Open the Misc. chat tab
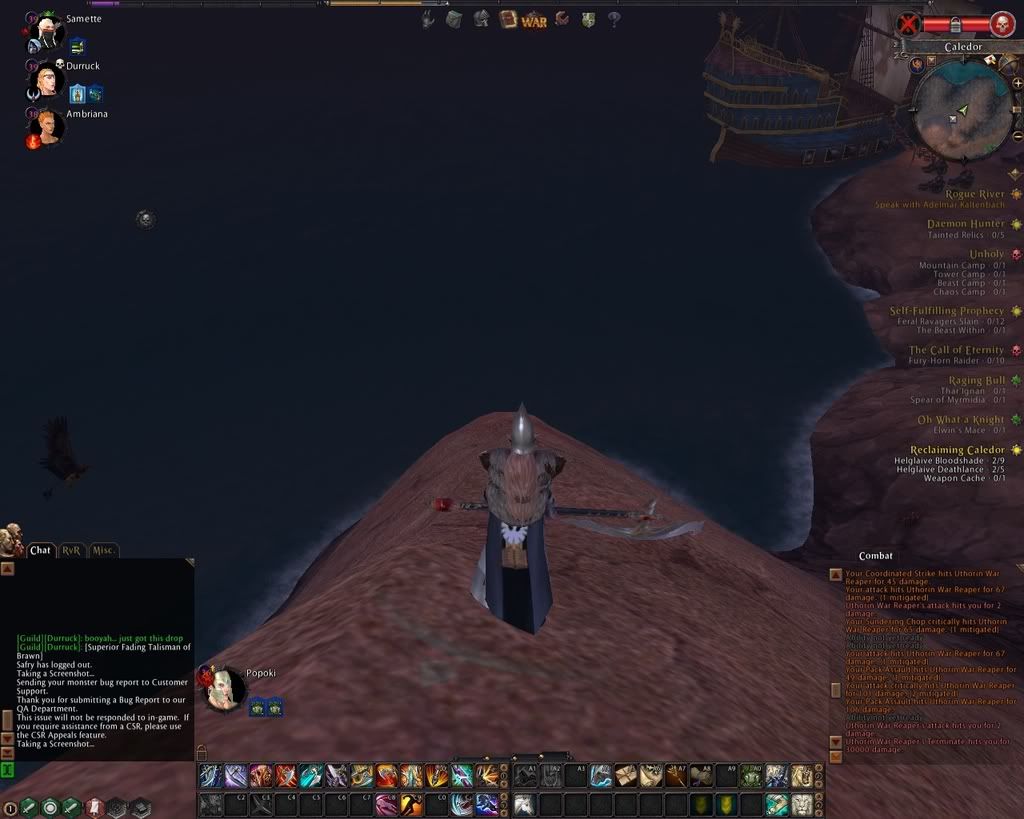This screenshot has height=819, width=1024. pos(104,550)
